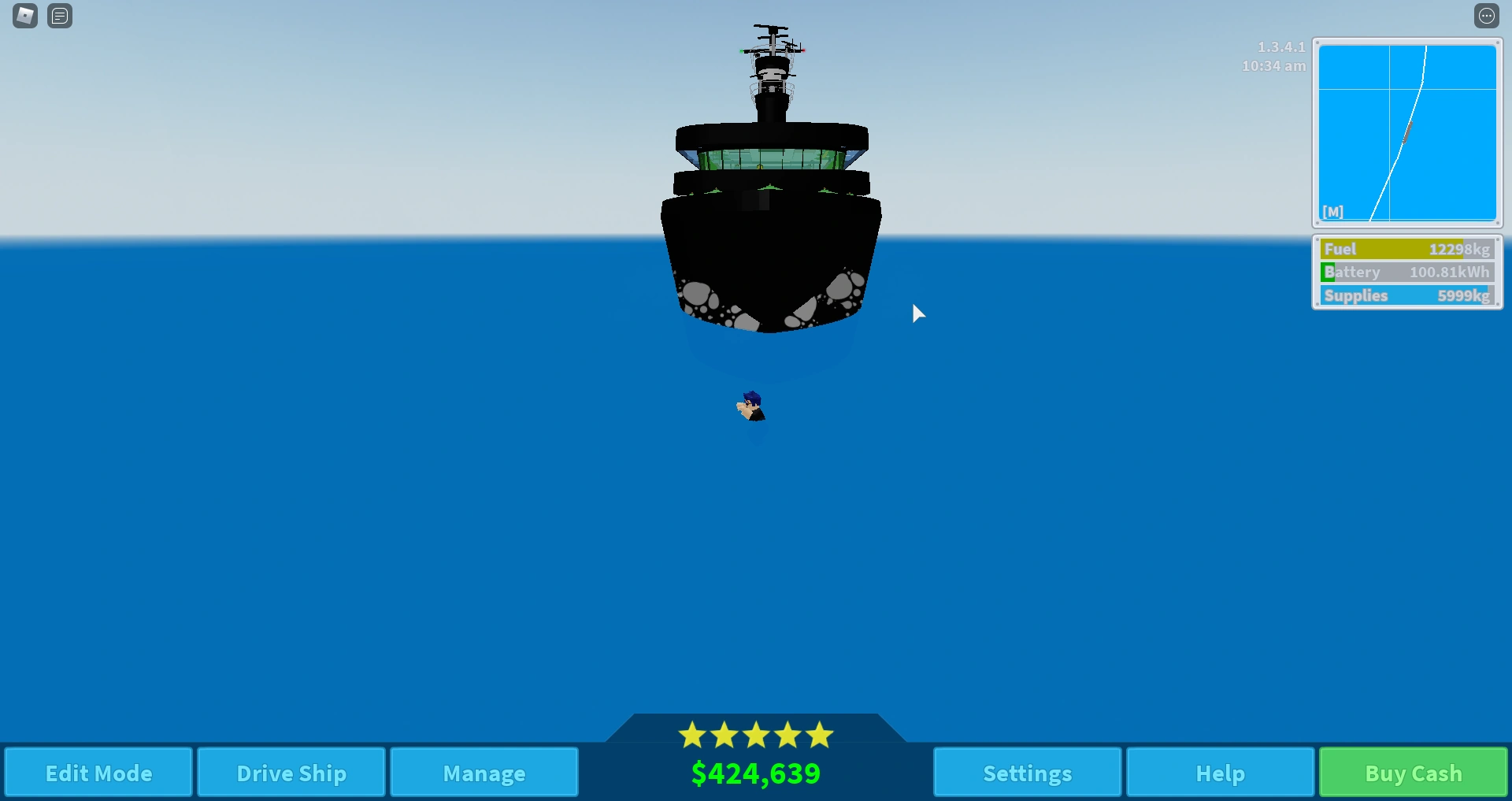
Task: Open the Buy Cash store
Action: [x=1411, y=773]
